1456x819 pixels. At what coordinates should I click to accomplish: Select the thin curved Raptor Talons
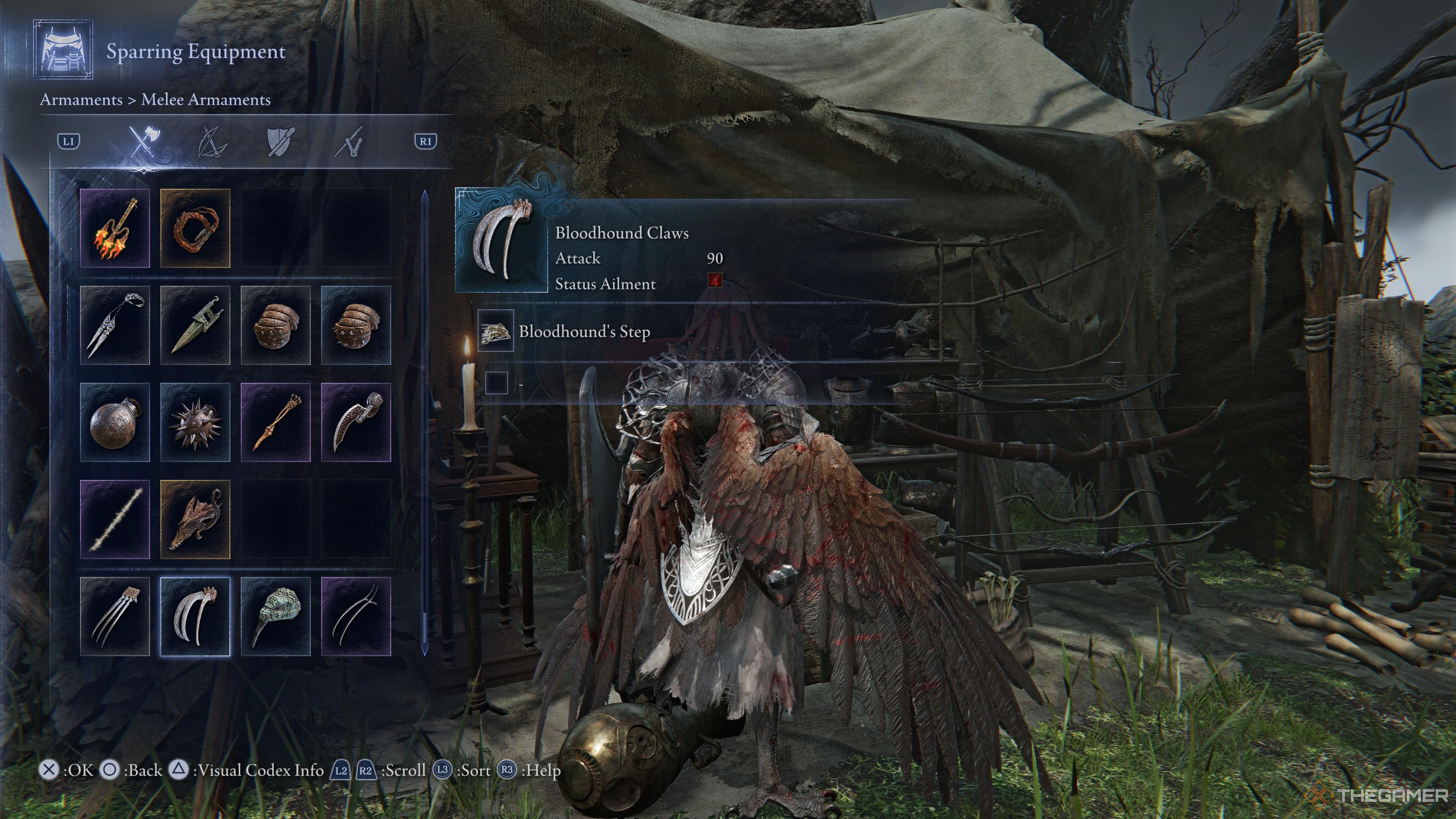pos(356,617)
